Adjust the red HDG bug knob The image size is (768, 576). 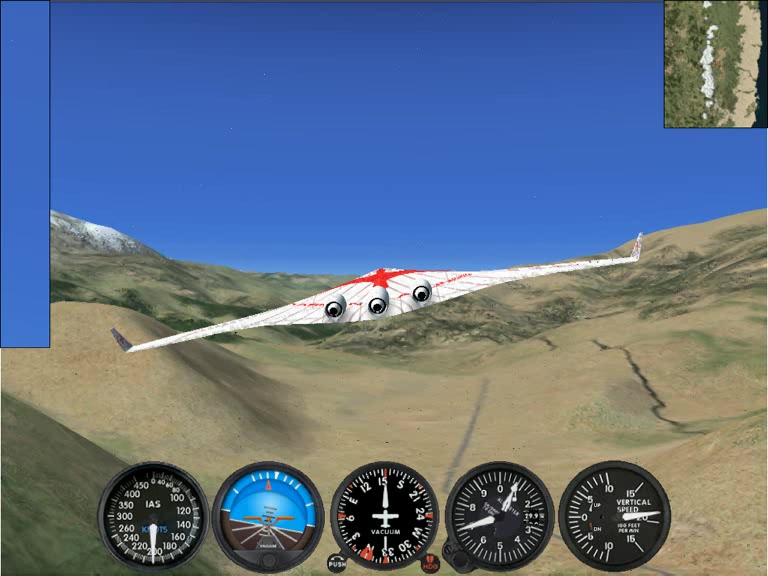tap(430, 564)
